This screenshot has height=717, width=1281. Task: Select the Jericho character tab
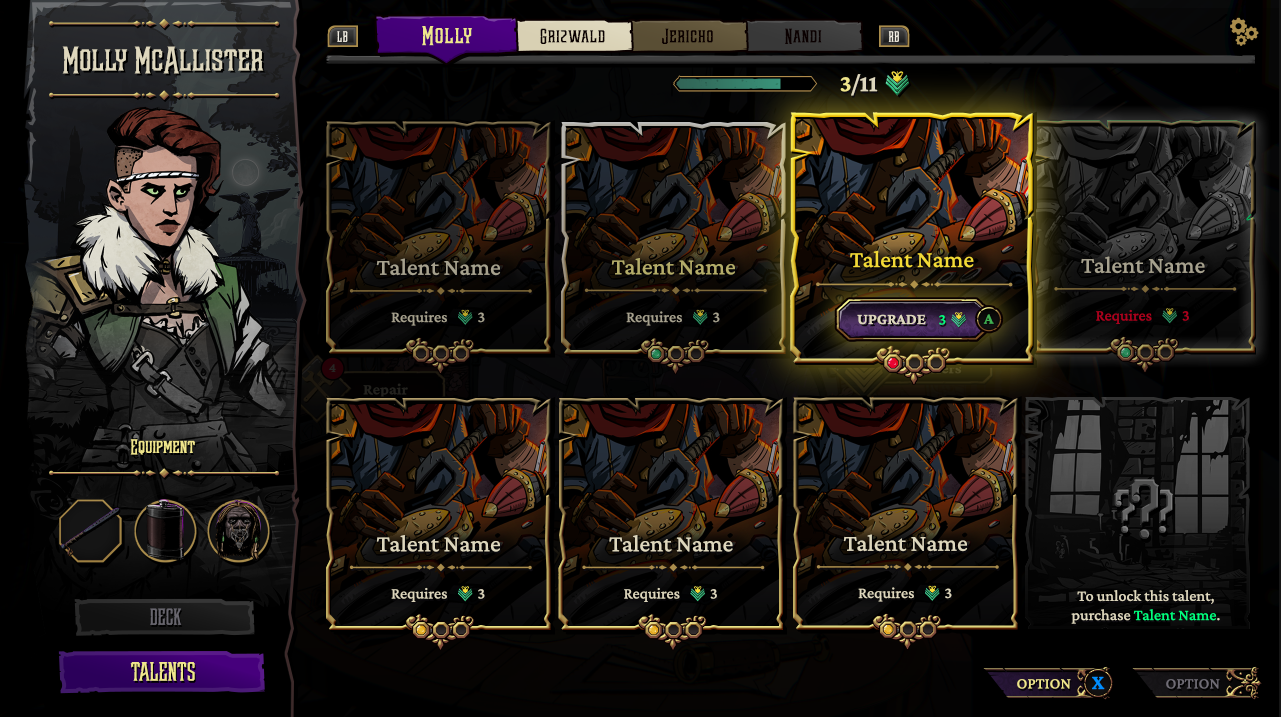point(688,37)
